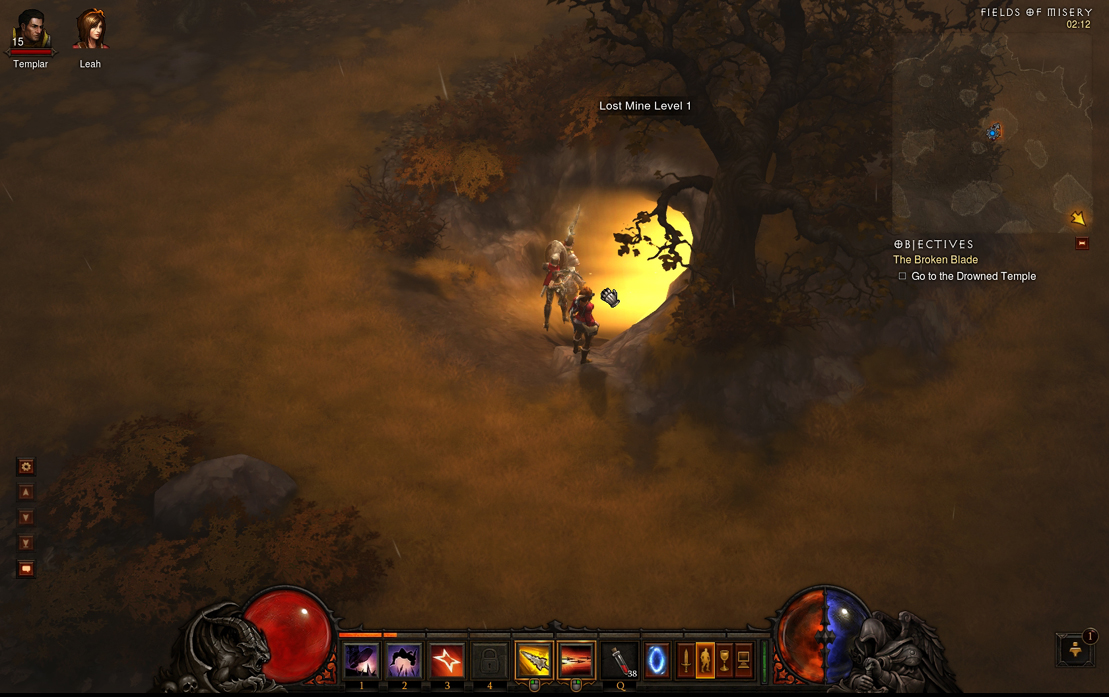The image size is (1109, 697).
Task: Toggle the chat window speech bubble button
Action: tap(26, 569)
